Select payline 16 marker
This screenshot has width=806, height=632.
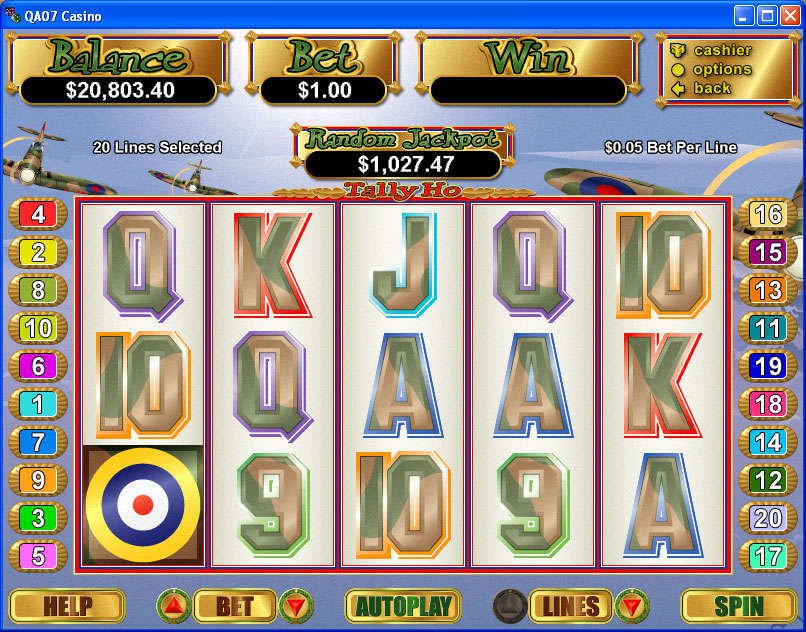point(767,214)
